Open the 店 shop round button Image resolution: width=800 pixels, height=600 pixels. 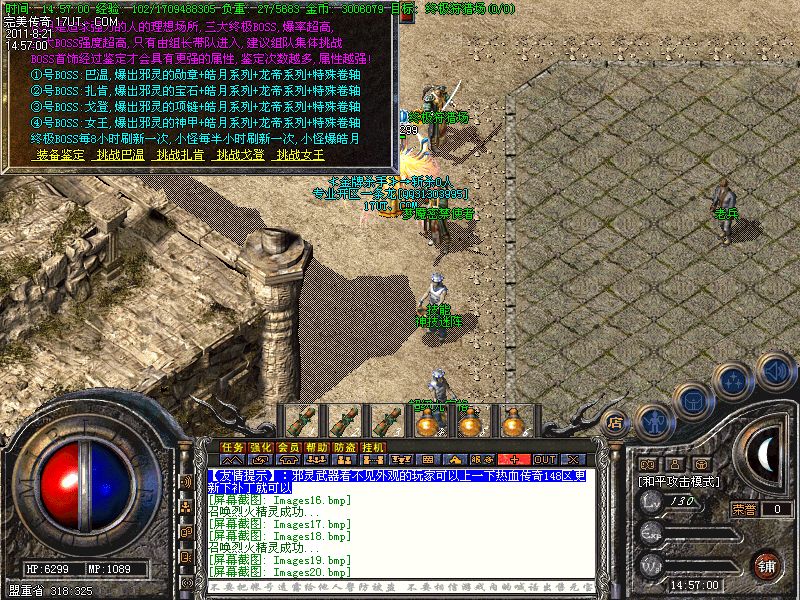[617, 423]
